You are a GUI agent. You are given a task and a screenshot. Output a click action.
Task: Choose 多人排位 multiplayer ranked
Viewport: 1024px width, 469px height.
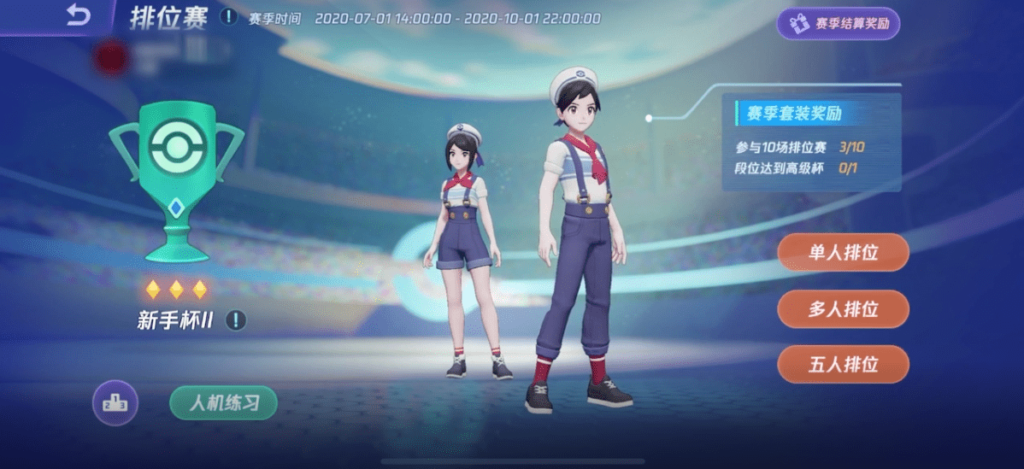point(843,309)
